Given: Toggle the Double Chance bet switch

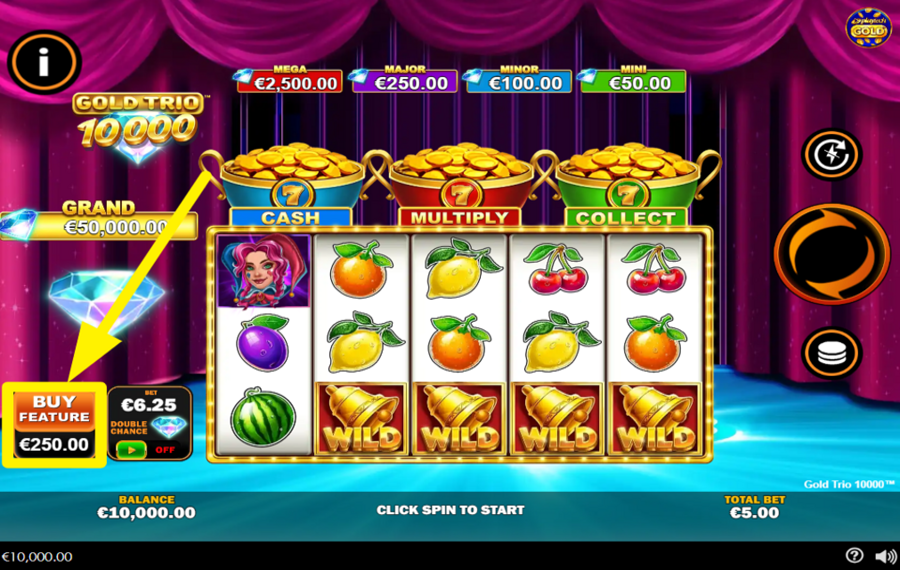Looking at the screenshot, I should [132, 450].
